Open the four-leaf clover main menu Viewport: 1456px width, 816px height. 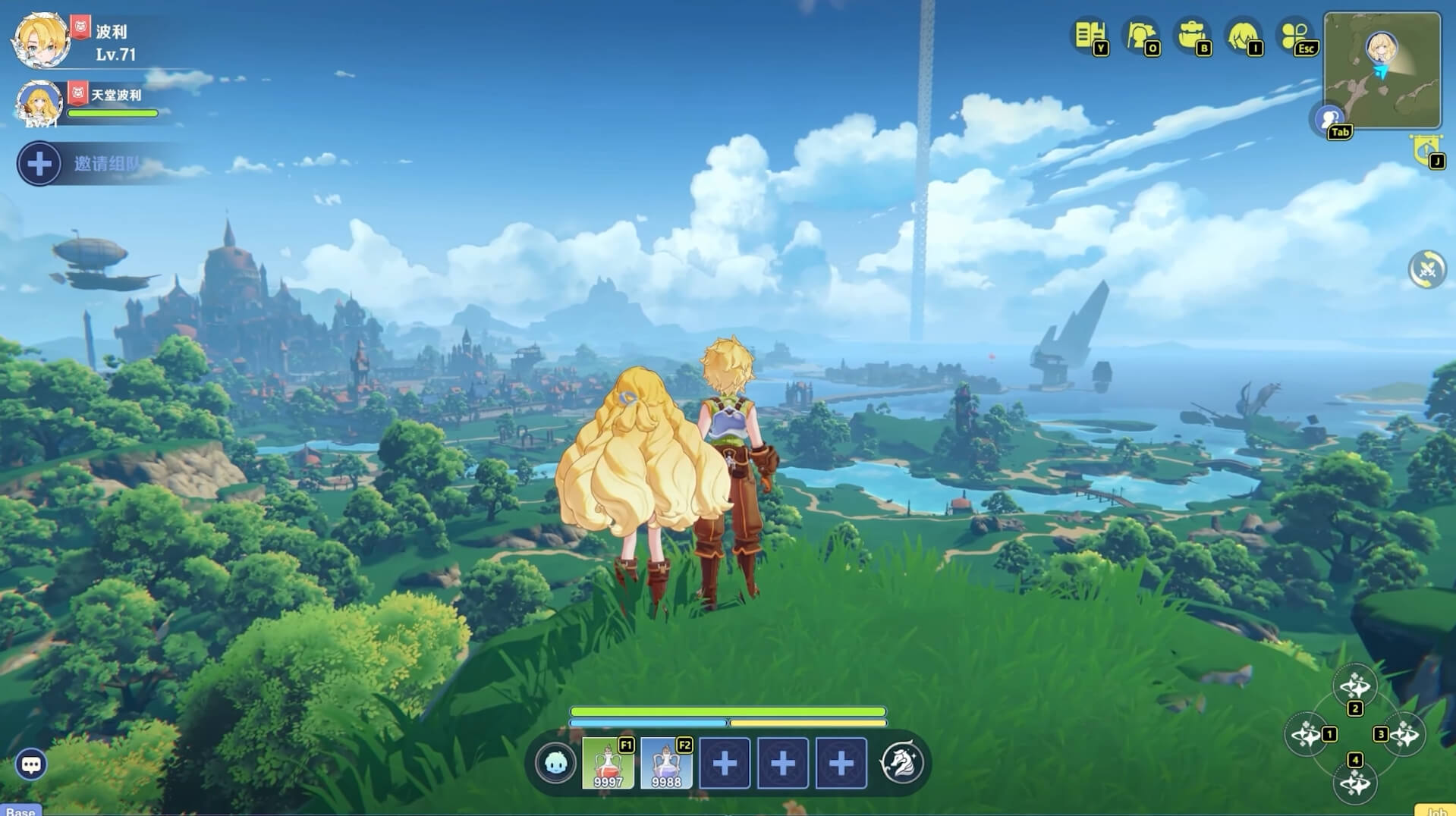point(1295,35)
